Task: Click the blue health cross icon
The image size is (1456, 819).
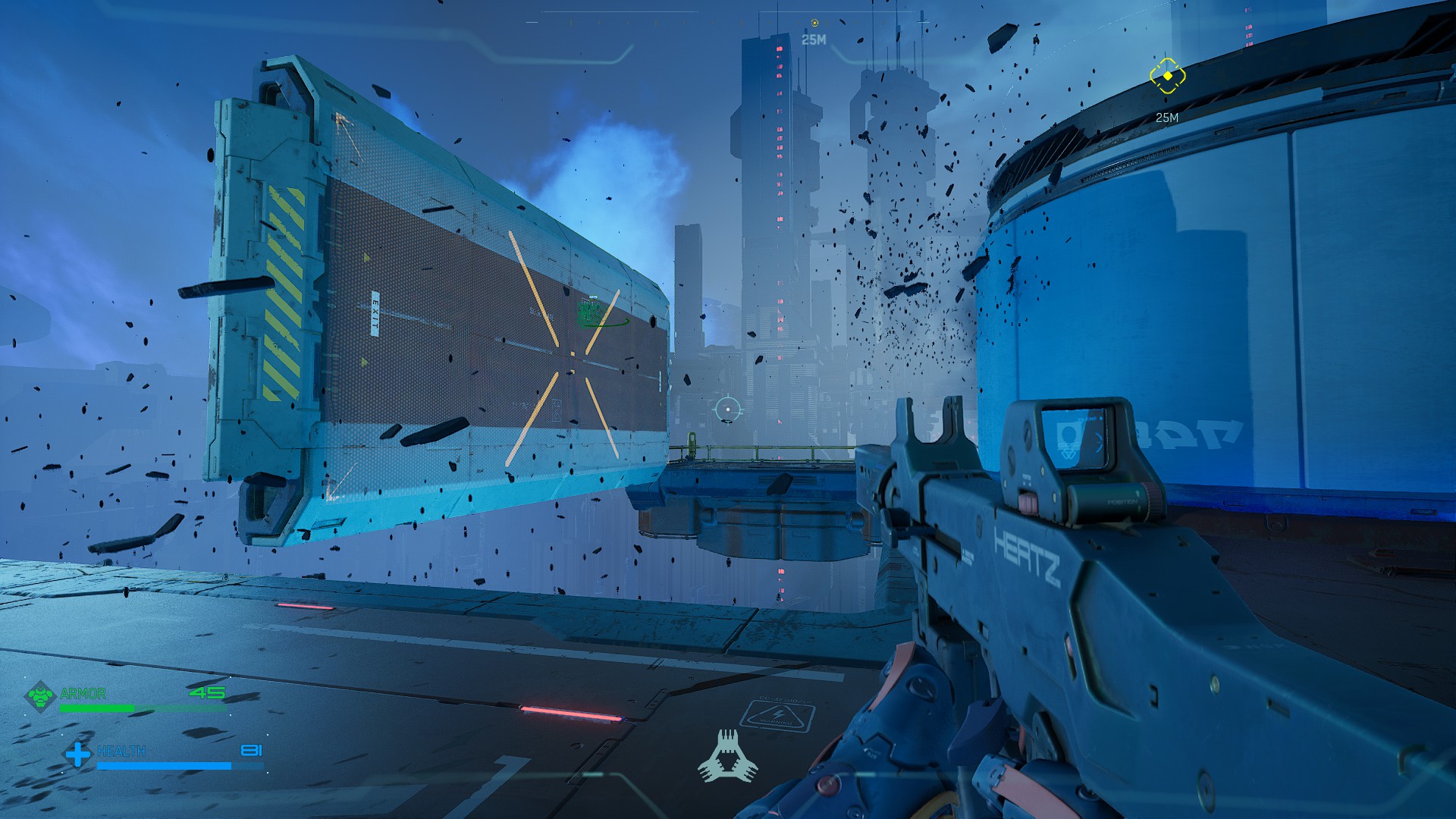Action: (x=77, y=754)
